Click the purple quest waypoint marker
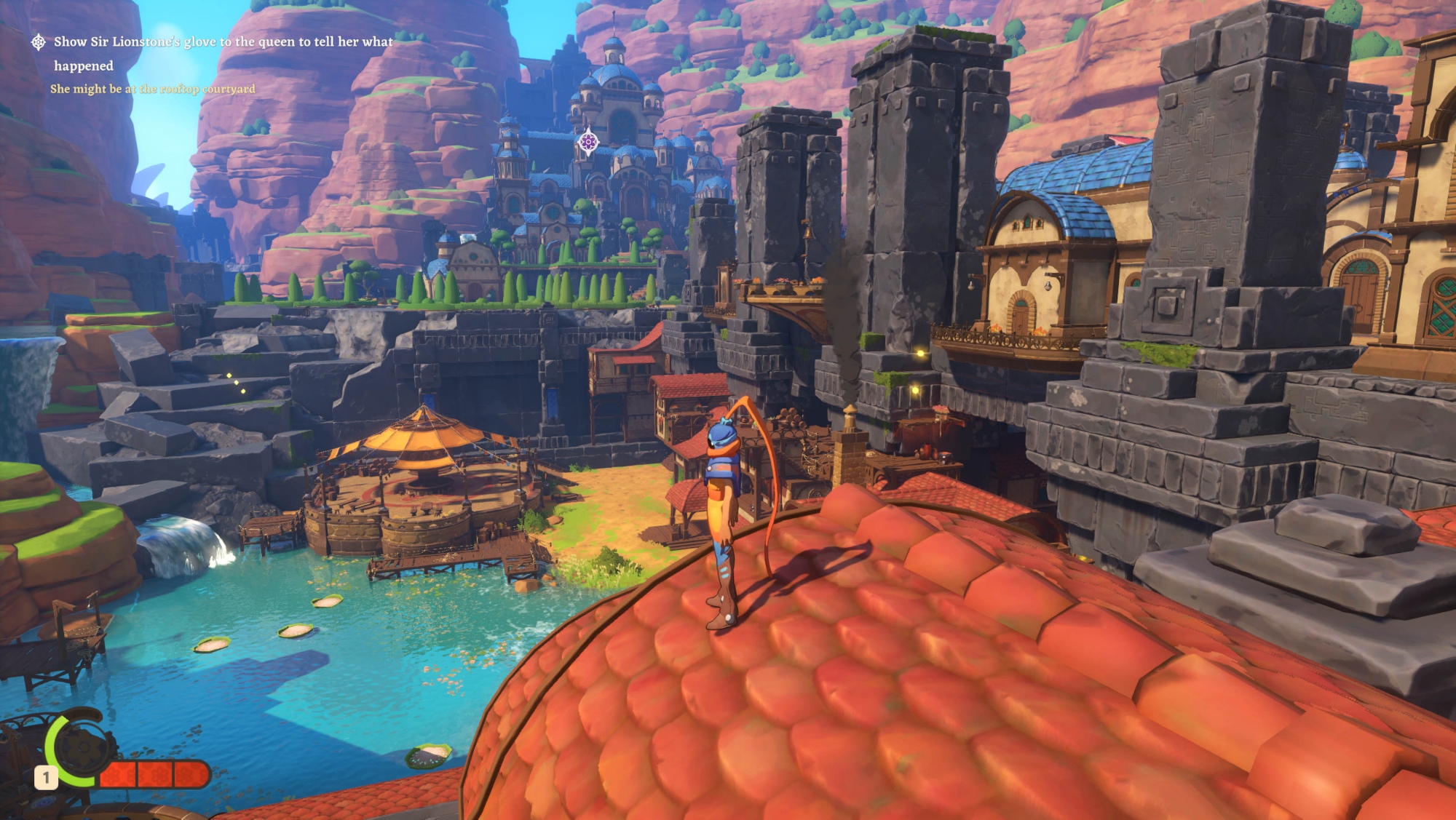 pos(588,142)
